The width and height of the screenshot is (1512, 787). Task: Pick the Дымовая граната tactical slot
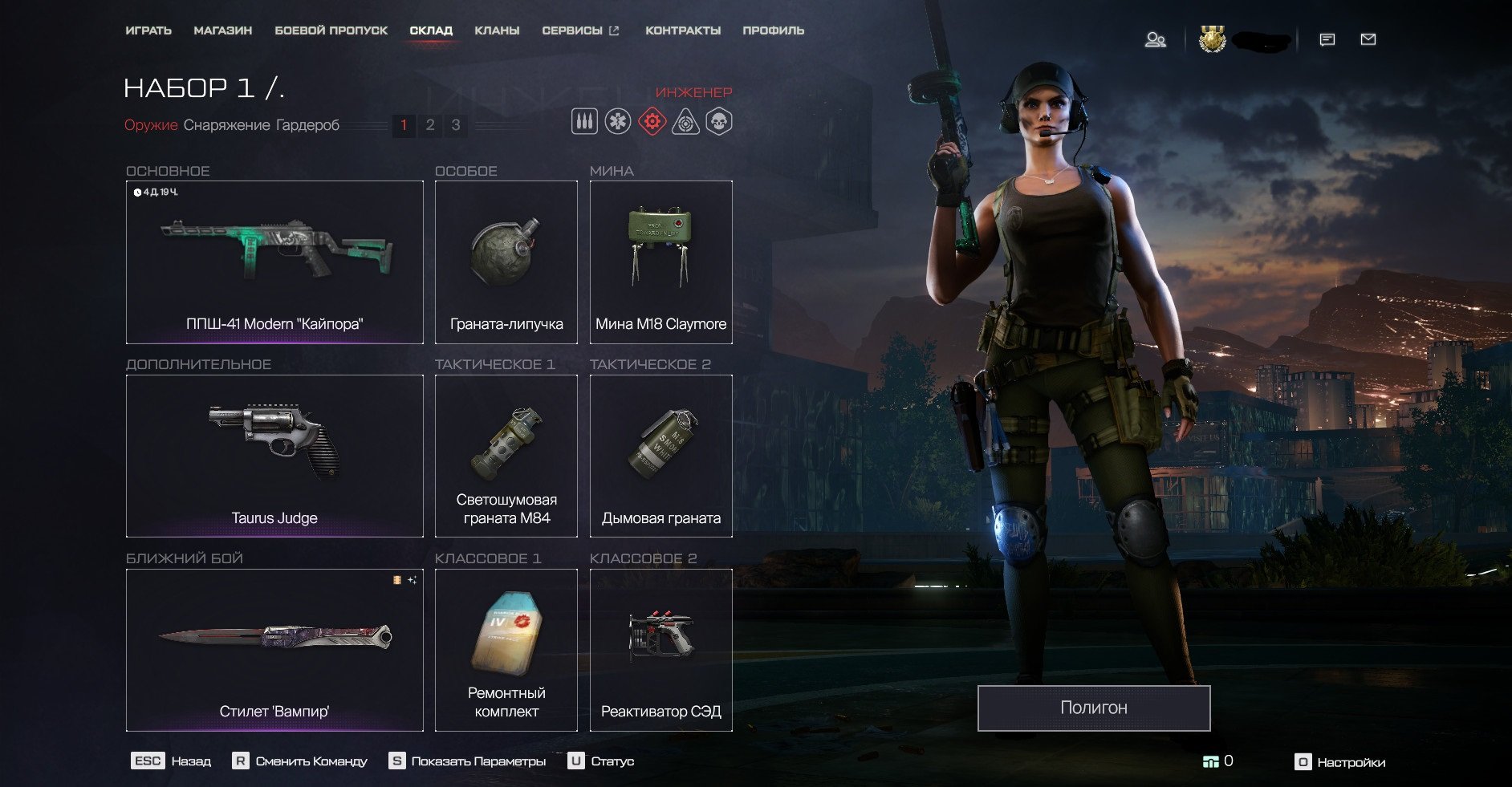[660, 456]
